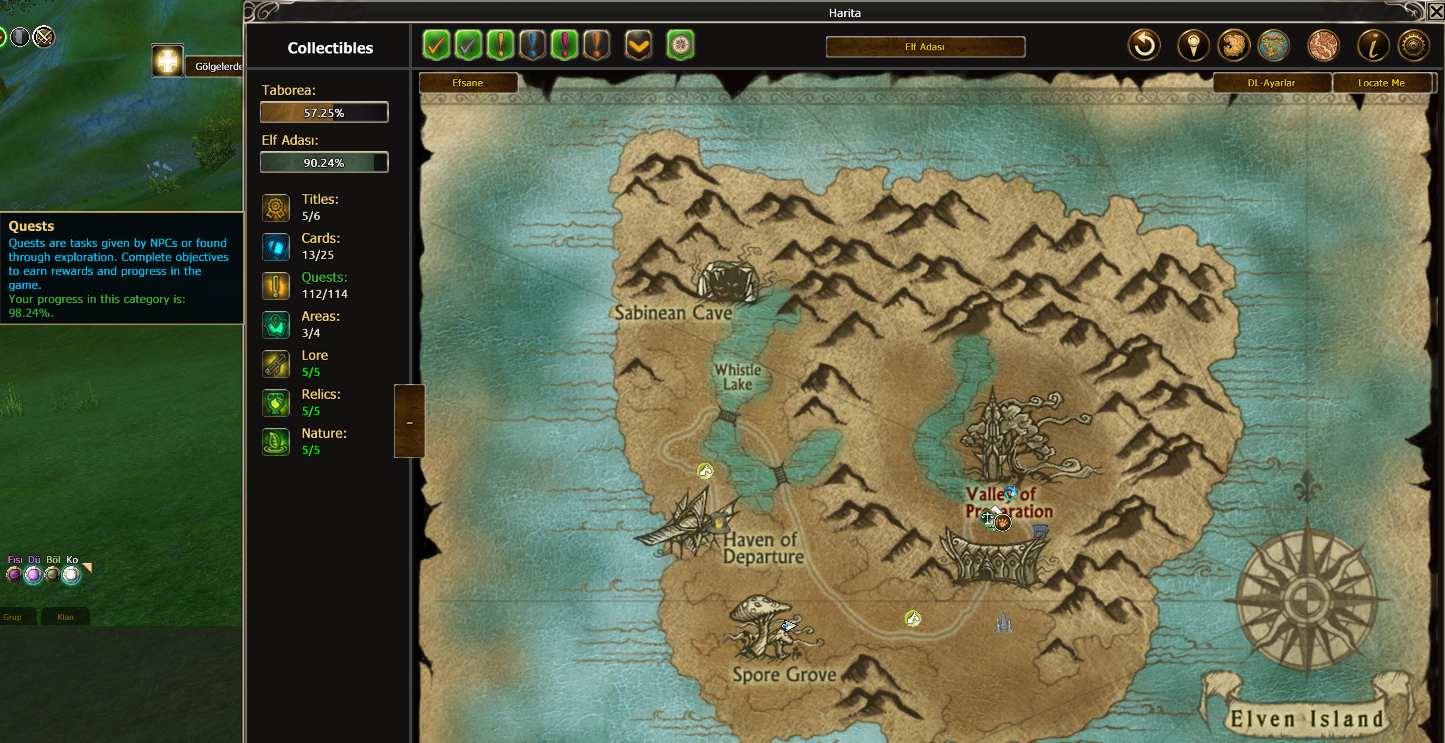Collapse the Collectibles side panel
Image resolution: width=1445 pixels, height=743 pixels.
pyautogui.click(x=409, y=422)
